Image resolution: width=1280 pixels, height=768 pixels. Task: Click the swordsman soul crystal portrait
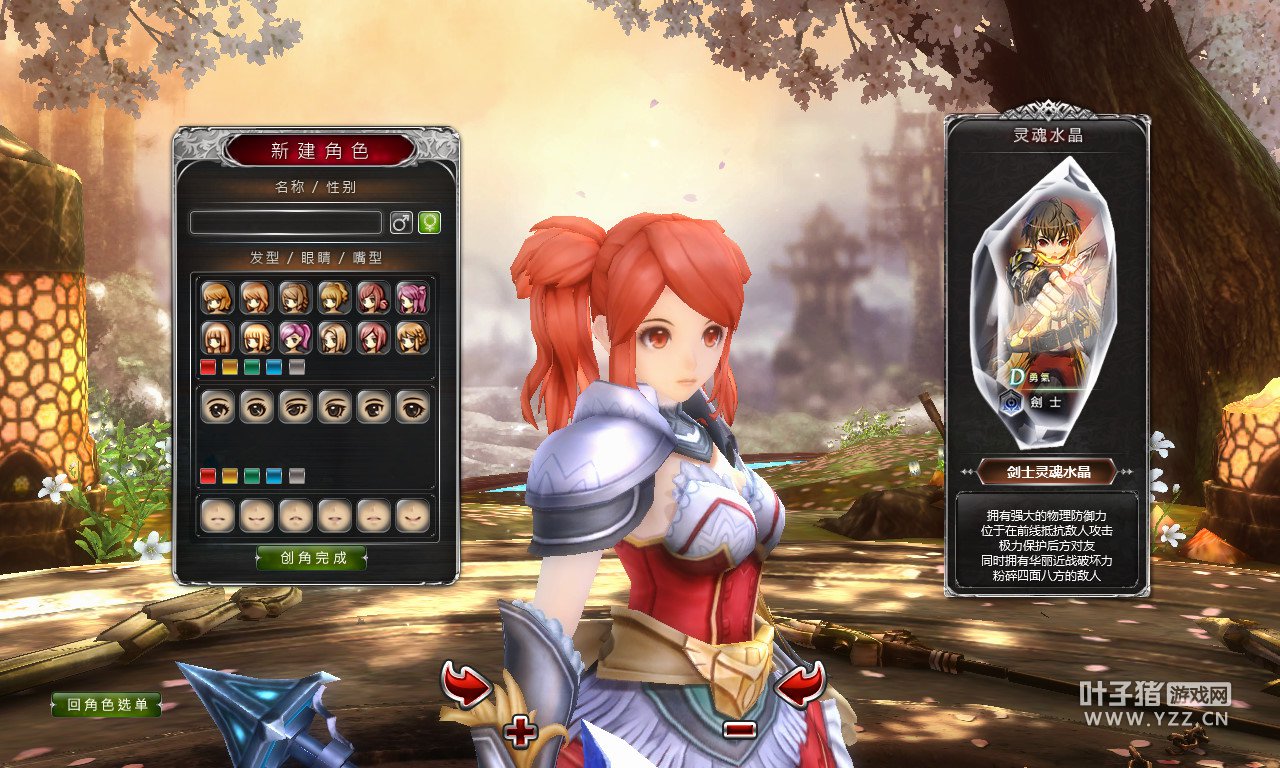tap(1046, 300)
